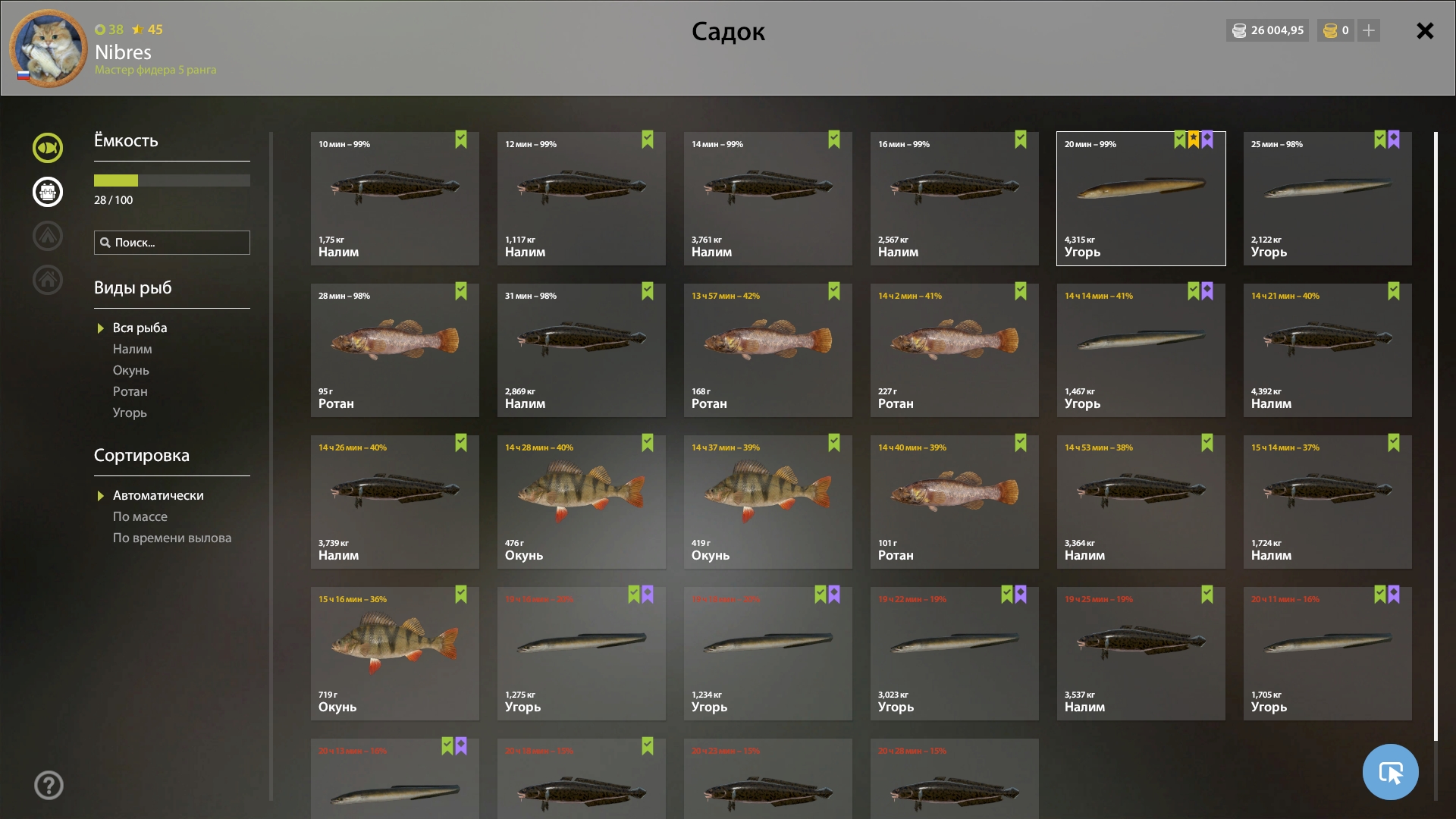
Task: Select the Вся рыба filter
Action: [140, 328]
